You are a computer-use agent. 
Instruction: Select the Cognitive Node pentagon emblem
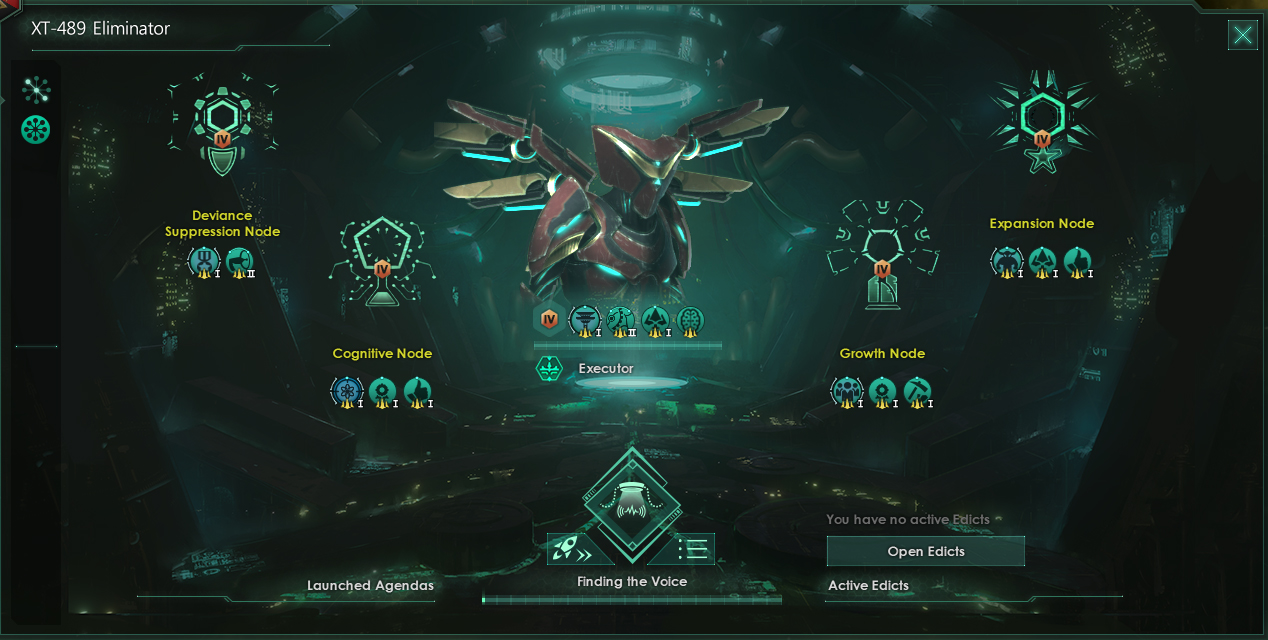(x=381, y=260)
